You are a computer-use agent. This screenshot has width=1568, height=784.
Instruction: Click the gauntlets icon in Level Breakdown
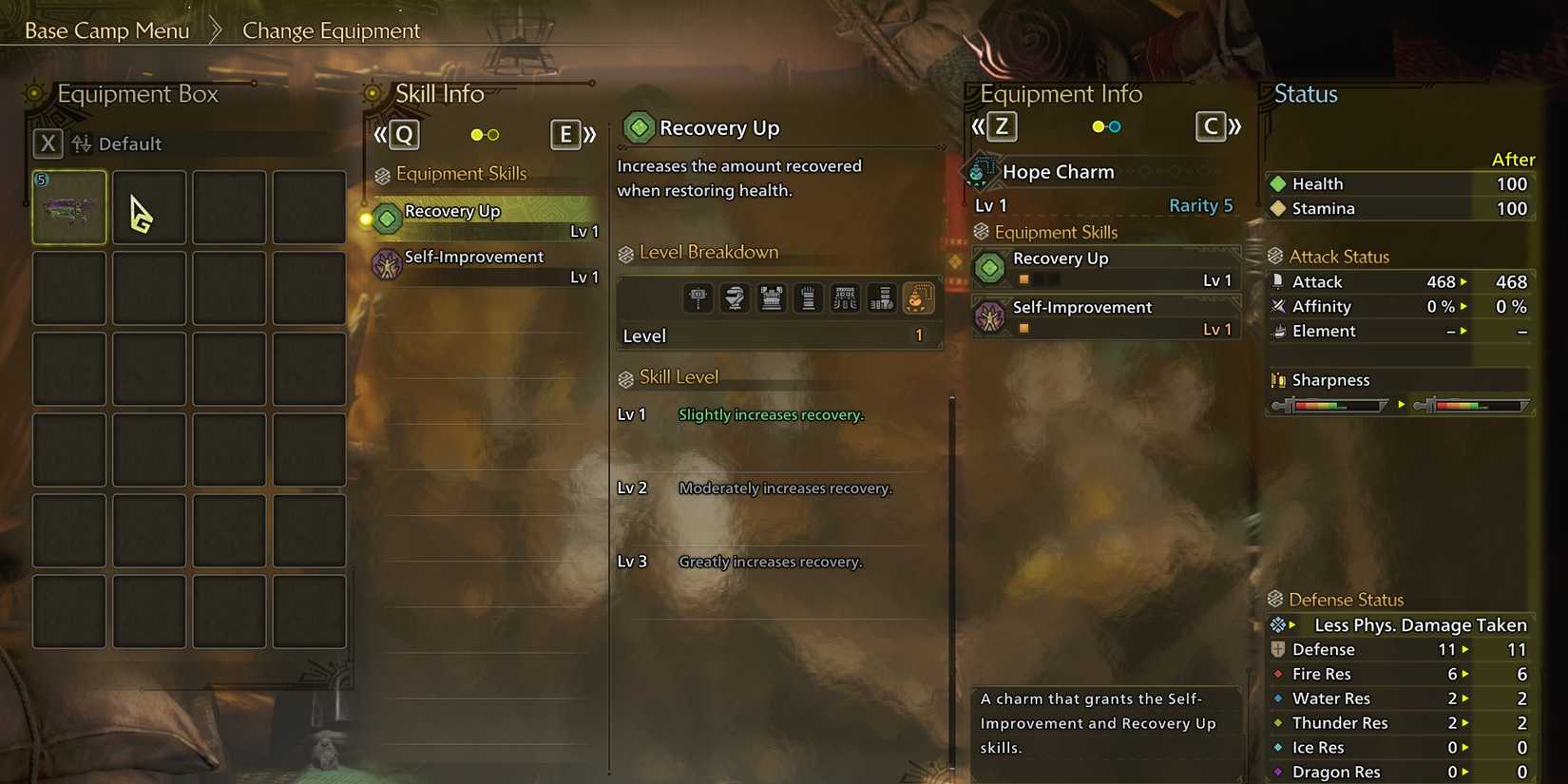pos(808,297)
